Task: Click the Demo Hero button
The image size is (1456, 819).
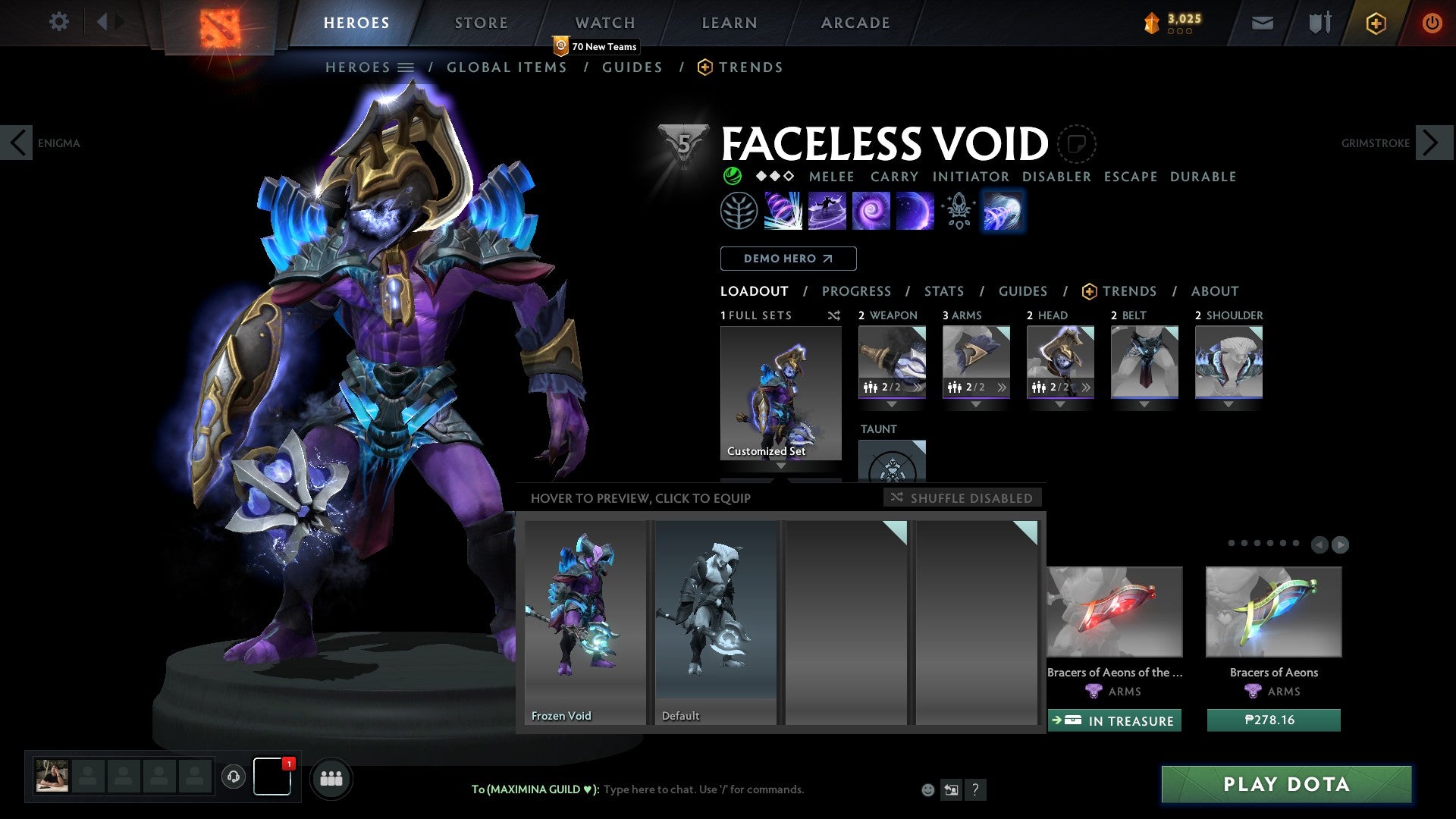Action: point(788,259)
